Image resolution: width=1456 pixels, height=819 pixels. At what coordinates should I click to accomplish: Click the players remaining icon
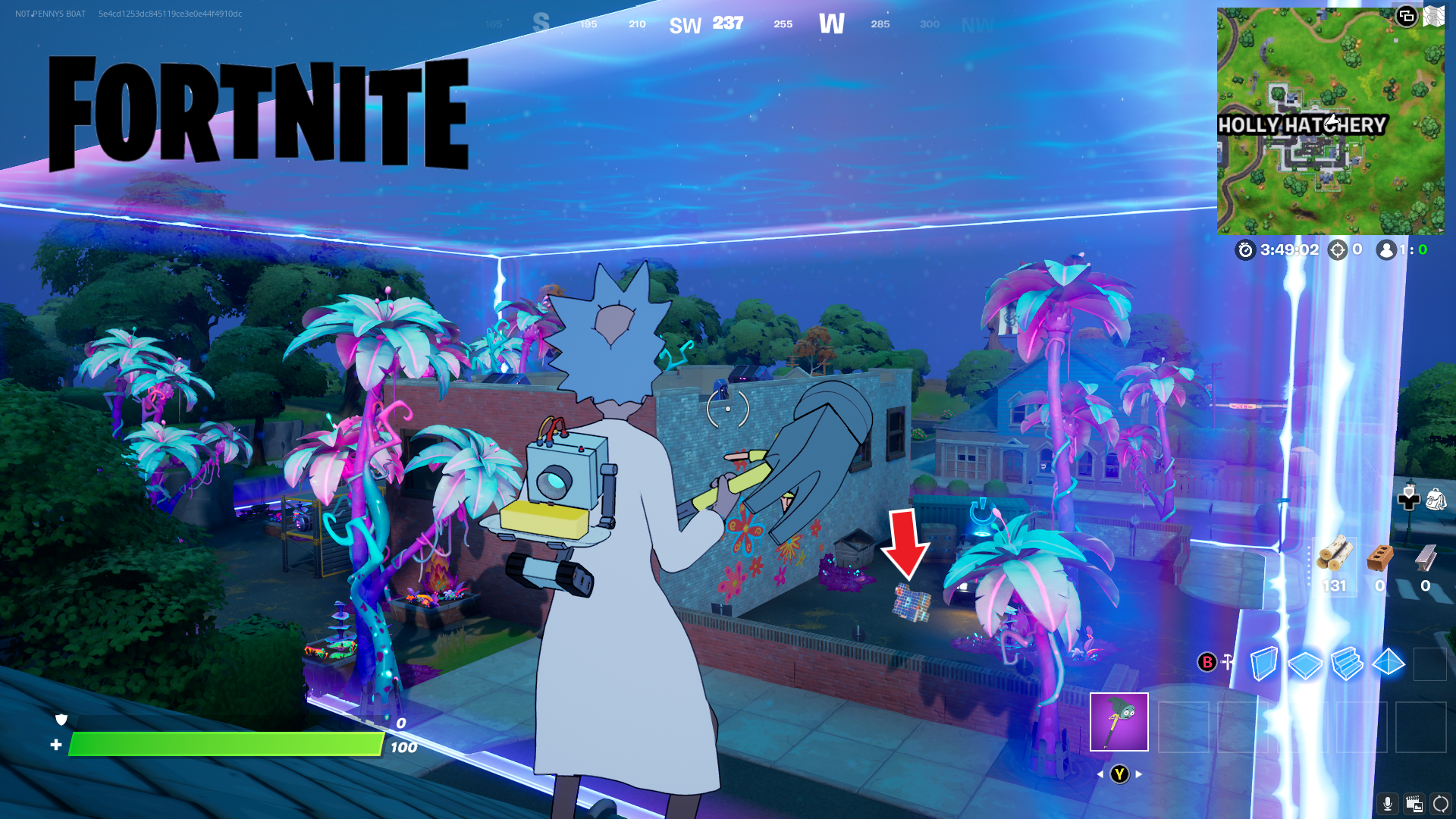click(1385, 249)
